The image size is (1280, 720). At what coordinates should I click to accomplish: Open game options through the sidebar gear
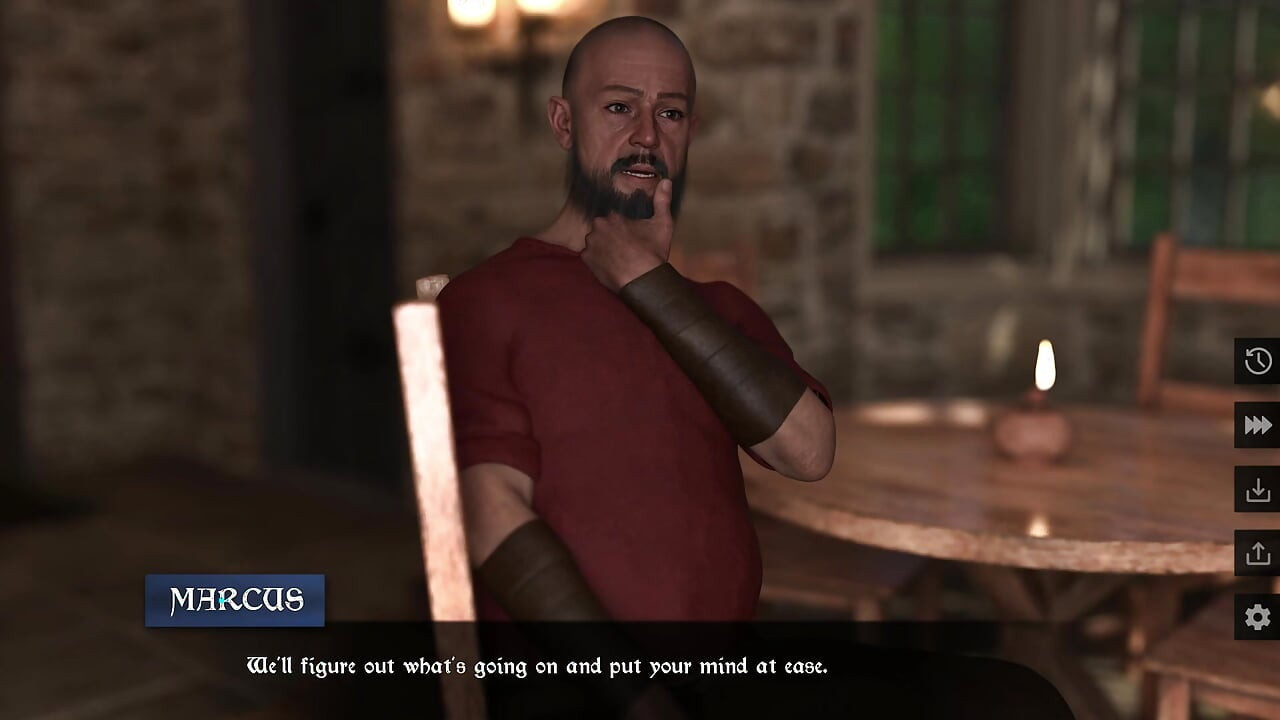coord(1259,618)
